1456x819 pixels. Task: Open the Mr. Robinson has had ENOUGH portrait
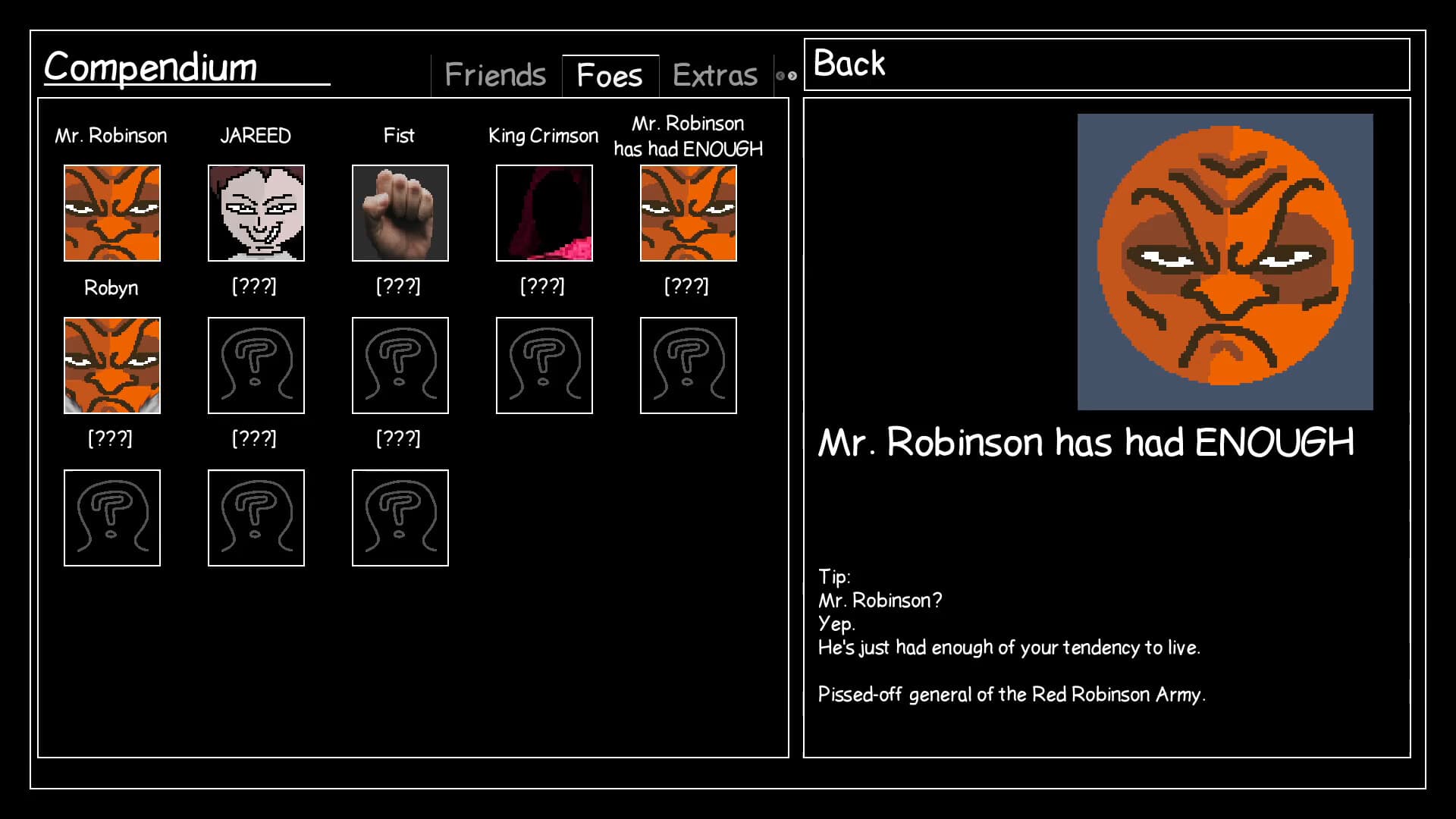688,213
